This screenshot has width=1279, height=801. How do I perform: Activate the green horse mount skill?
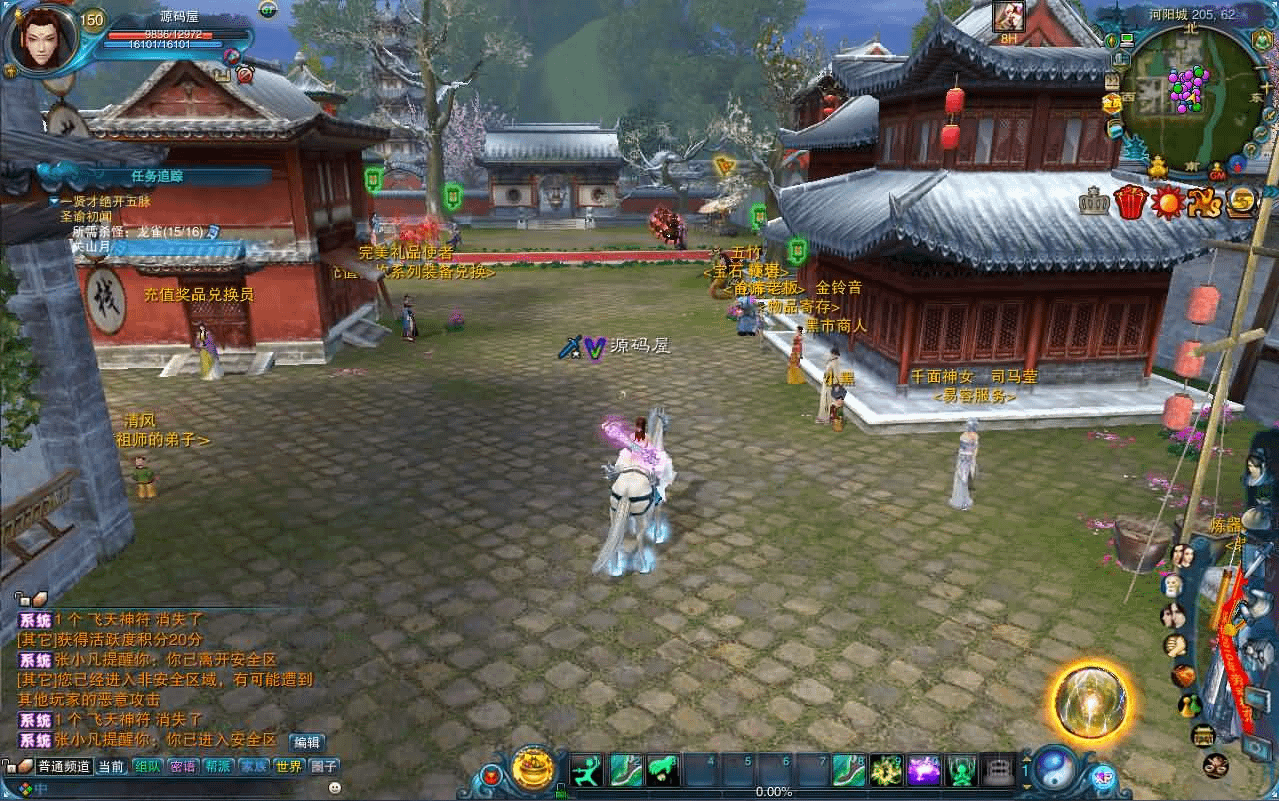(x=662, y=770)
